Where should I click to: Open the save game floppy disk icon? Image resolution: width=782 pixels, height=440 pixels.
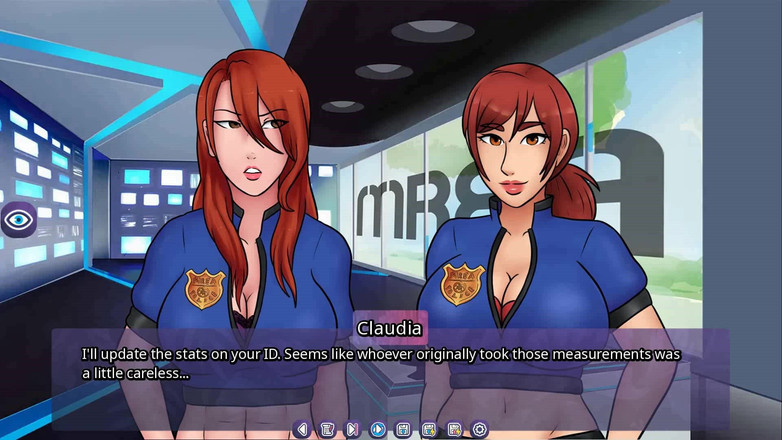point(403,429)
